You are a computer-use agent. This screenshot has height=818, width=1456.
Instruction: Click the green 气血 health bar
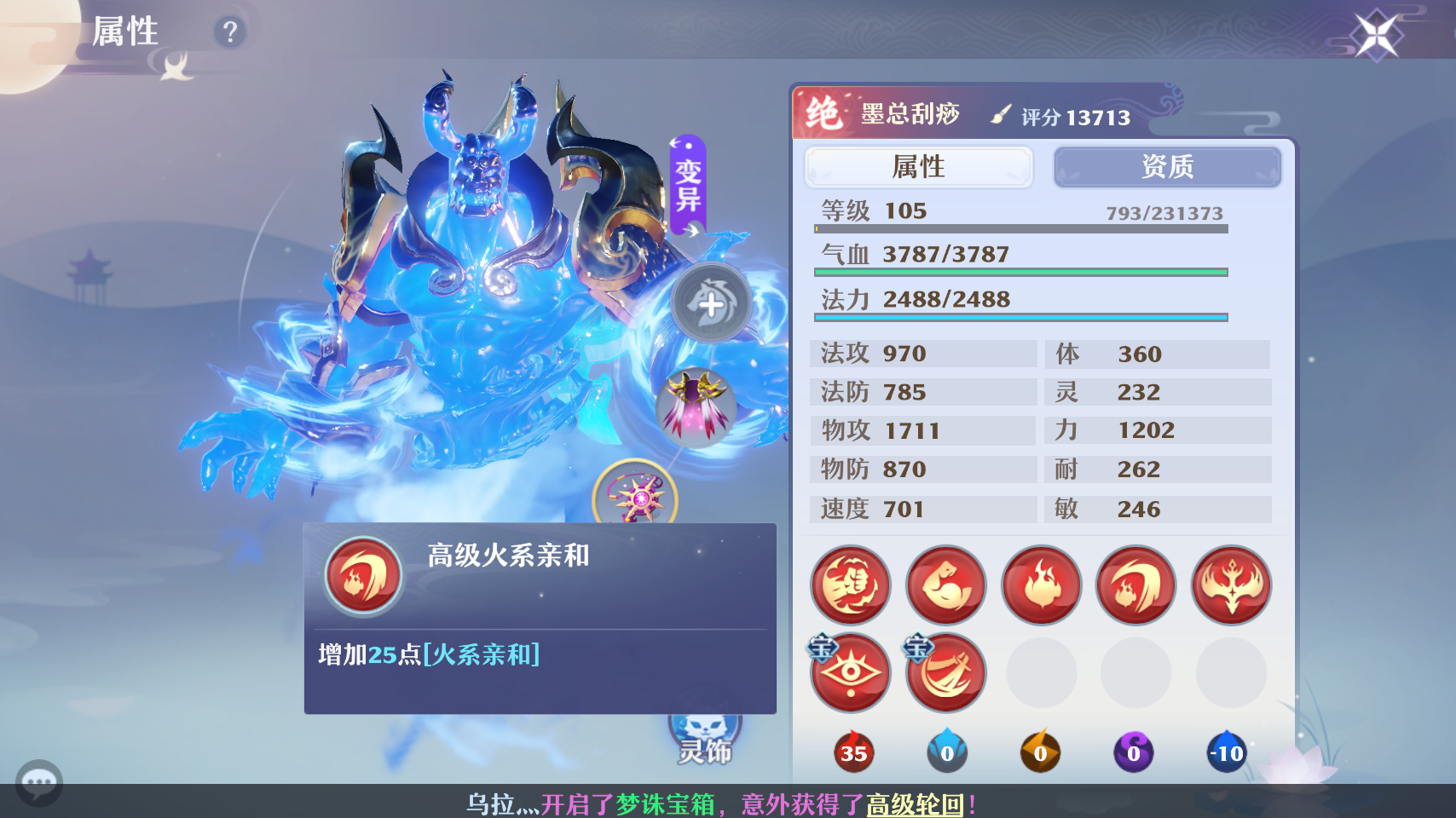pos(1019,271)
